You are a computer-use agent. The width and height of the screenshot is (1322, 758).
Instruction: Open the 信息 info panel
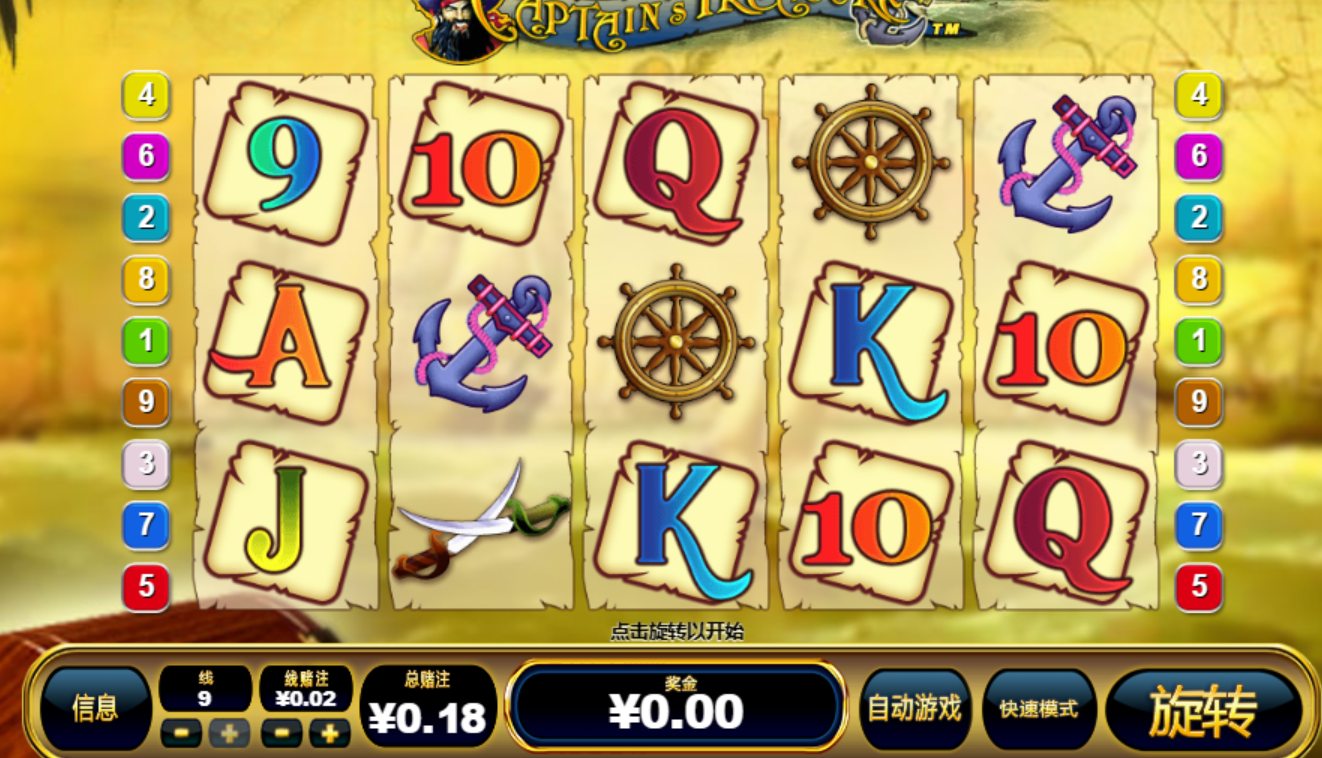tap(96, 709)
